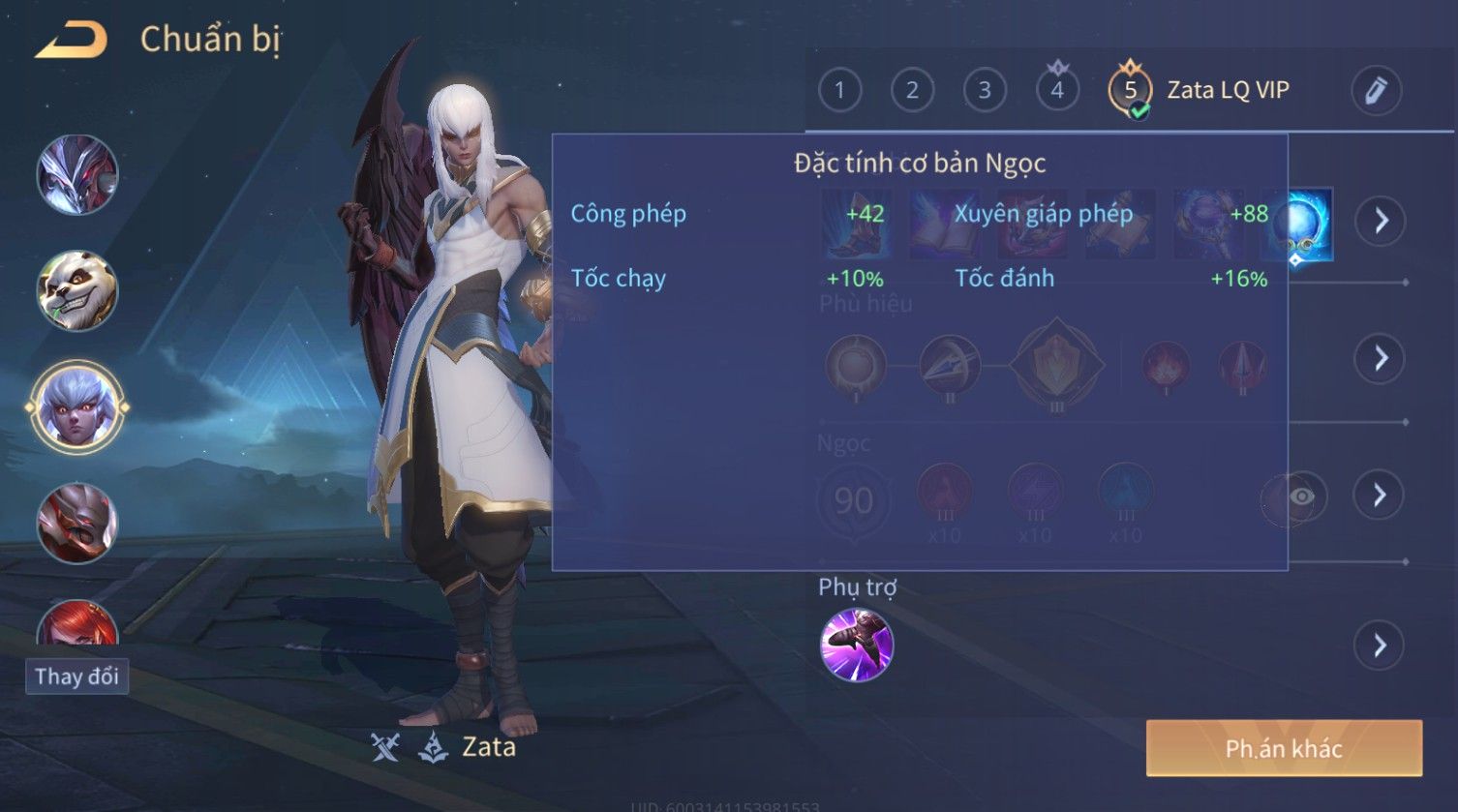Viewport: 1458px width, 812px height.
Task: Click the Thay đổi button
Action: pyautogui.click(x=76, y=677)
